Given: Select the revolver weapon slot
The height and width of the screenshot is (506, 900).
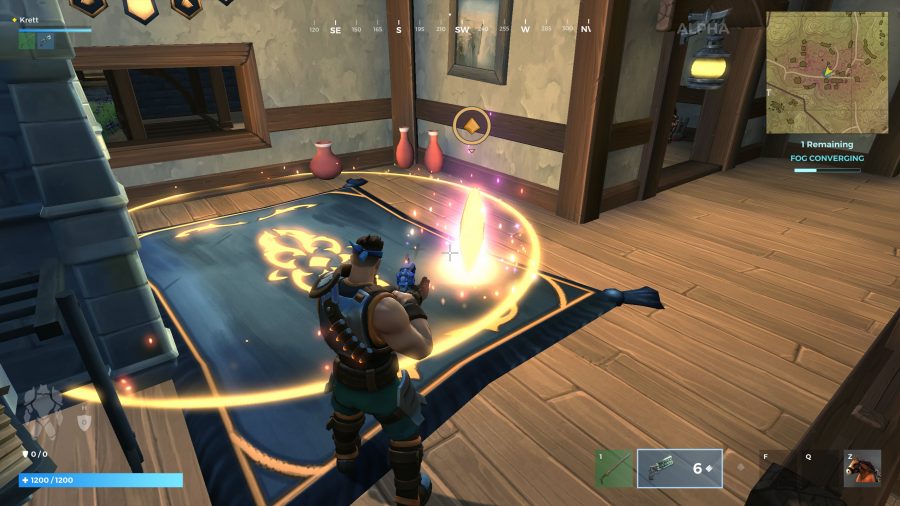Looking at the screenshot, I should click(680, 468).
